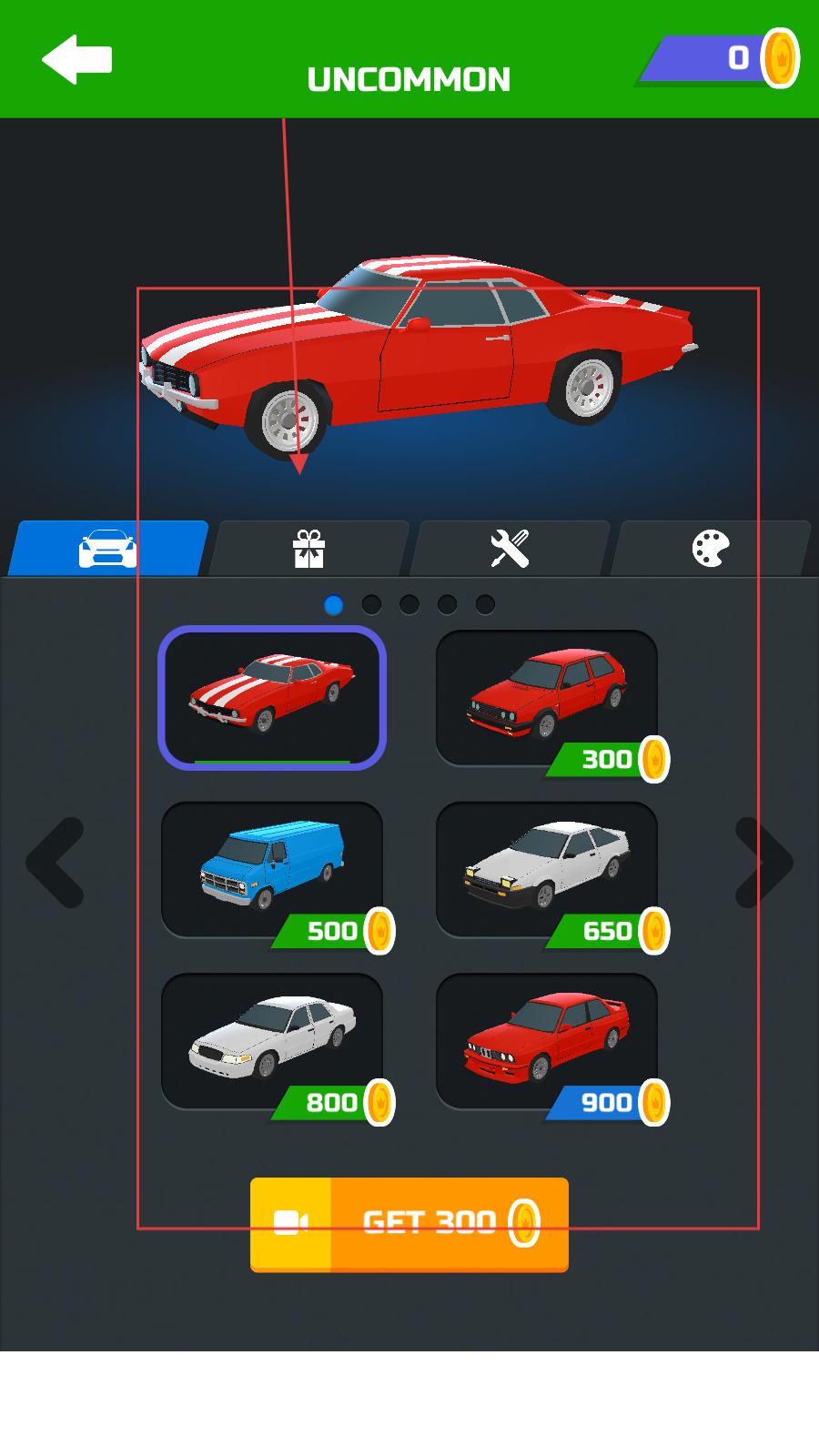Select the blue van priced 500
819x1456 pixels.
(x=272, y=869)
